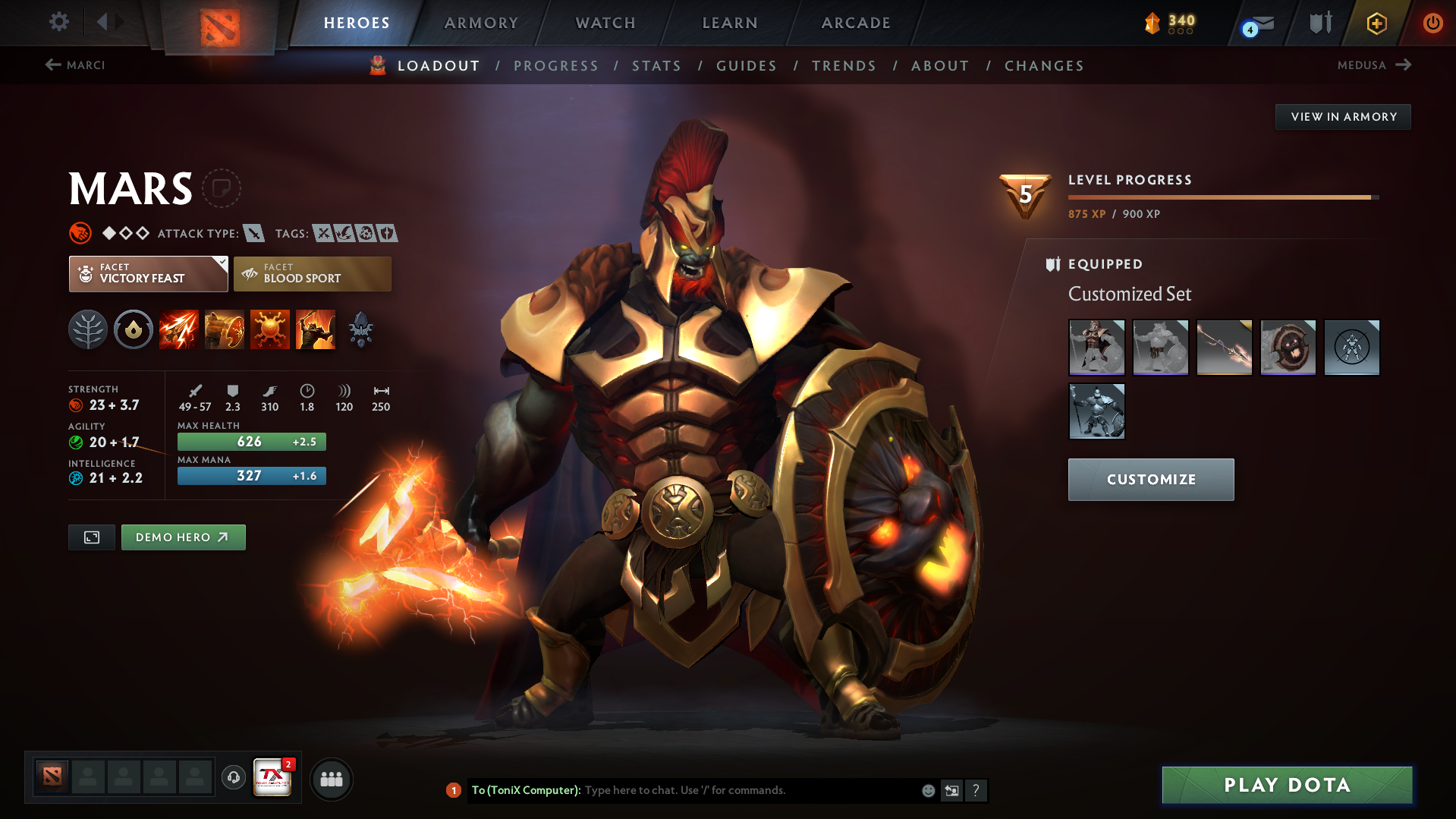Open the friends list icon near Play button

[332, 779]
